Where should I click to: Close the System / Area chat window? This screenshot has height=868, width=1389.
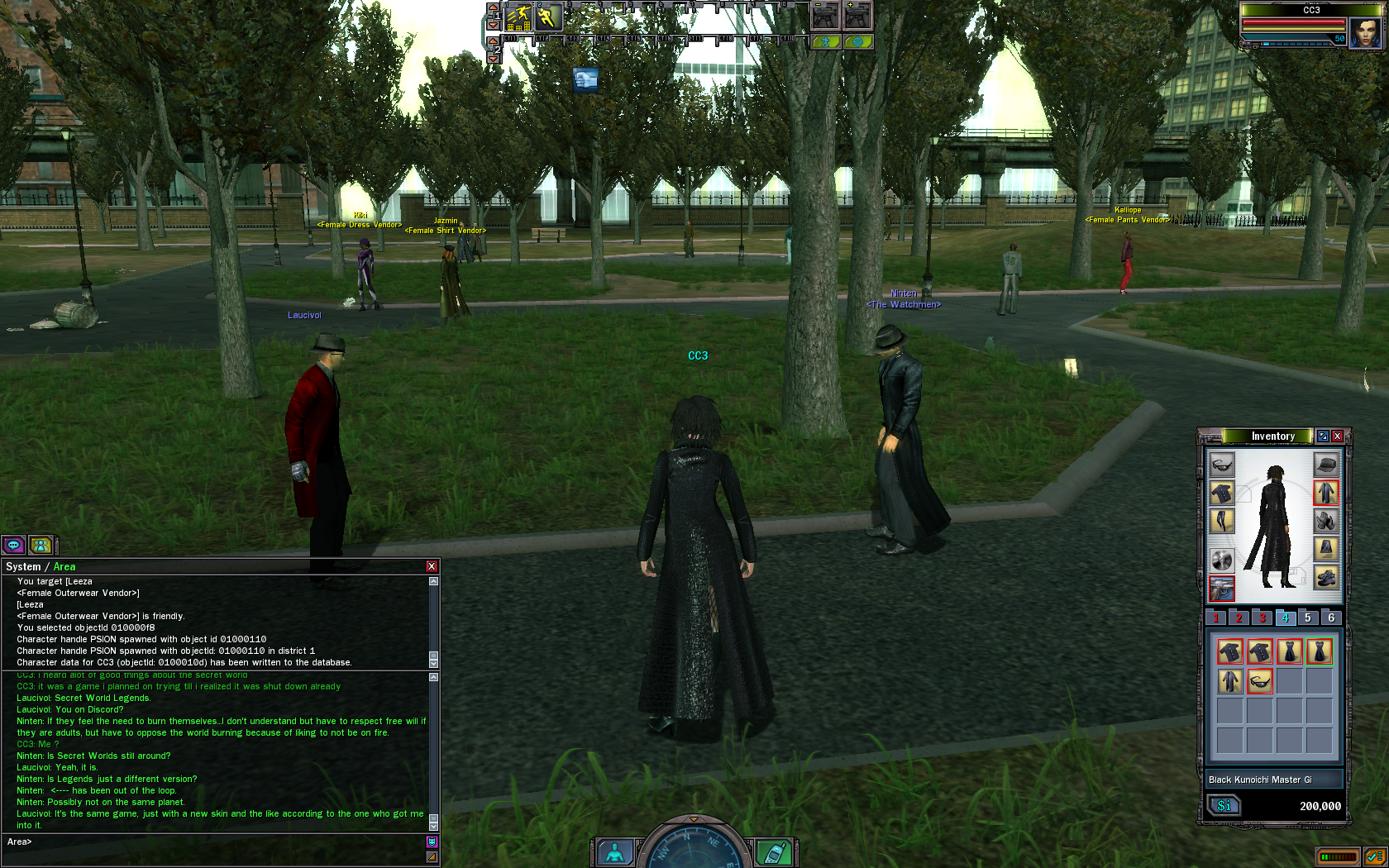[431, 566]
